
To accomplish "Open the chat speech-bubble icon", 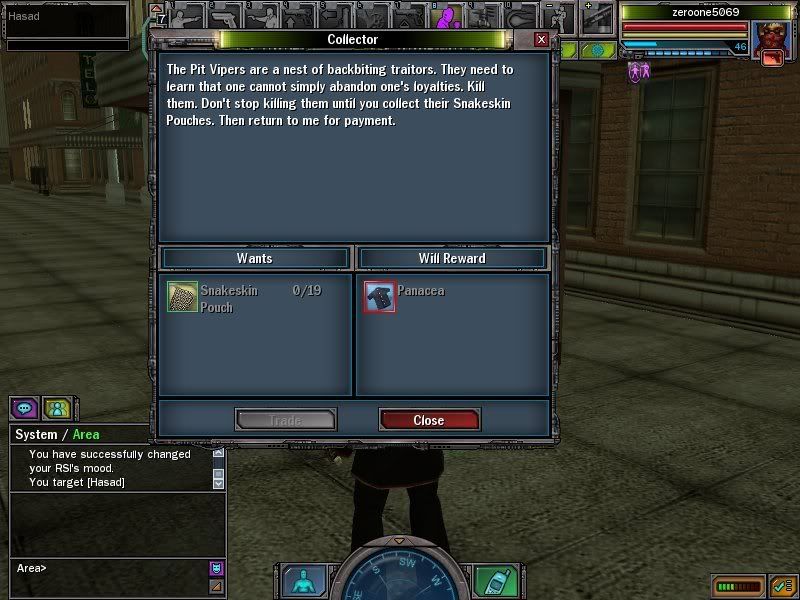I will tap(25, 409).
